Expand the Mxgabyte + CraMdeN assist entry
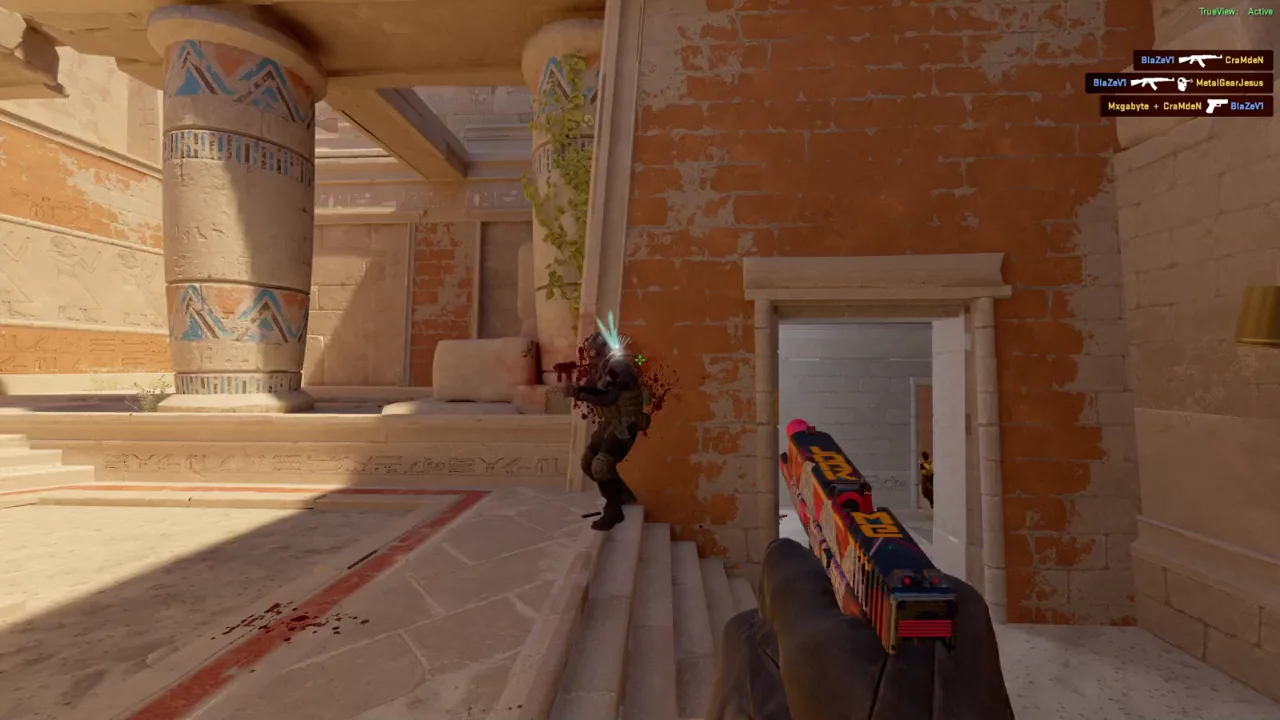 click(1185, 106)
